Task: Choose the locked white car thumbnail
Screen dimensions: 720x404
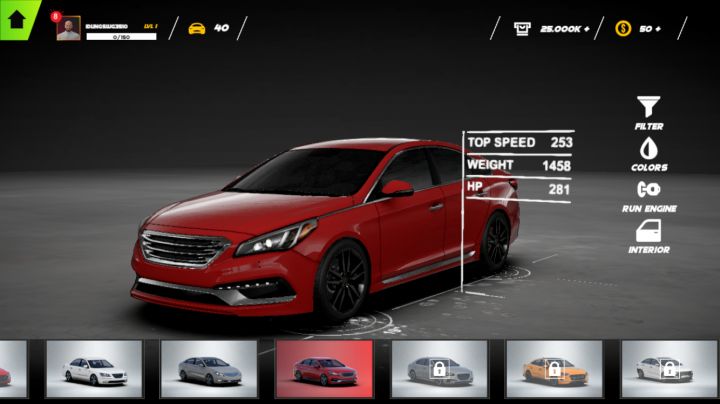Action: coord(669,369)
